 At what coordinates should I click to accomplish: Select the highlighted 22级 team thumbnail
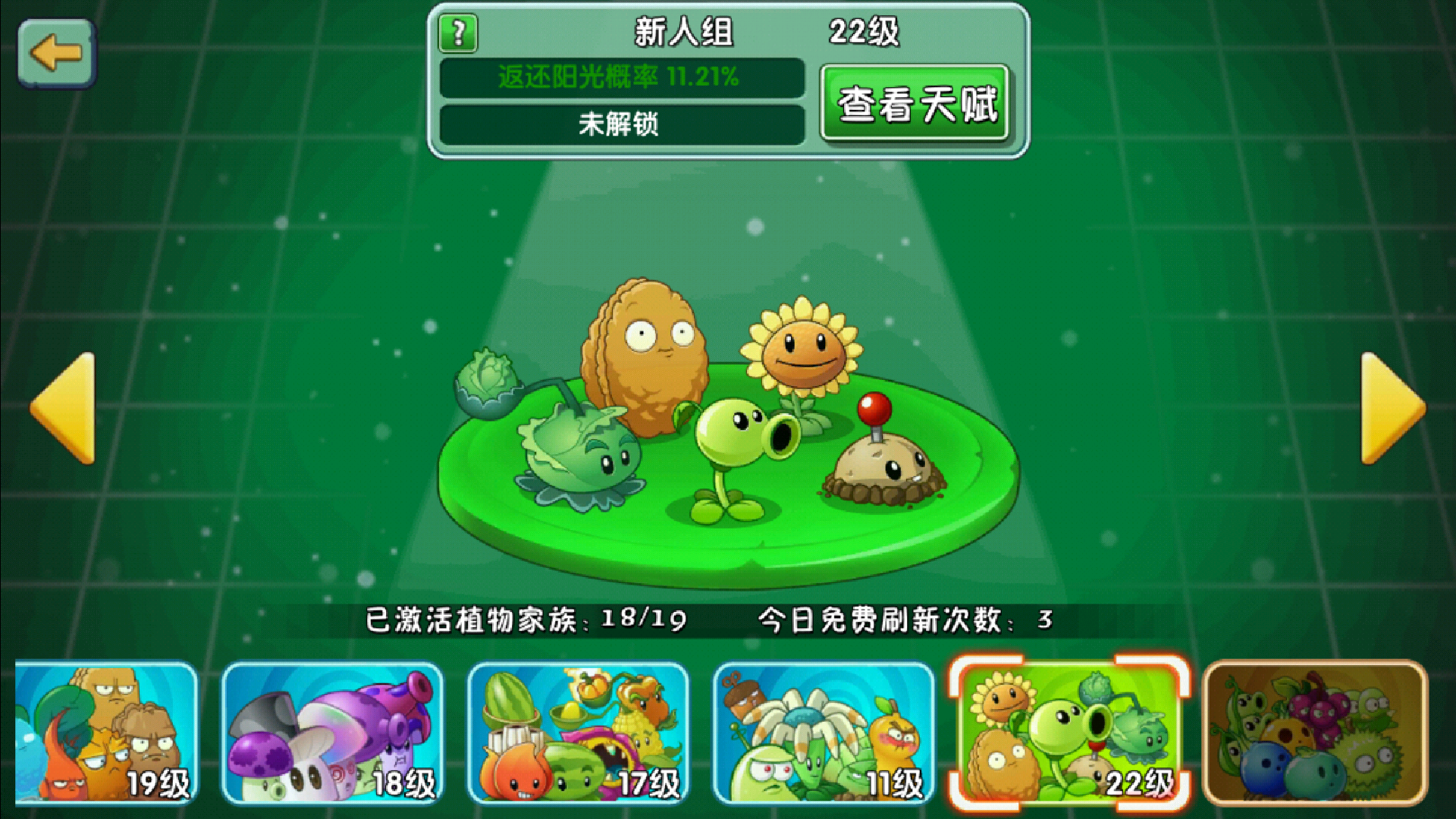click(1069, 732)
